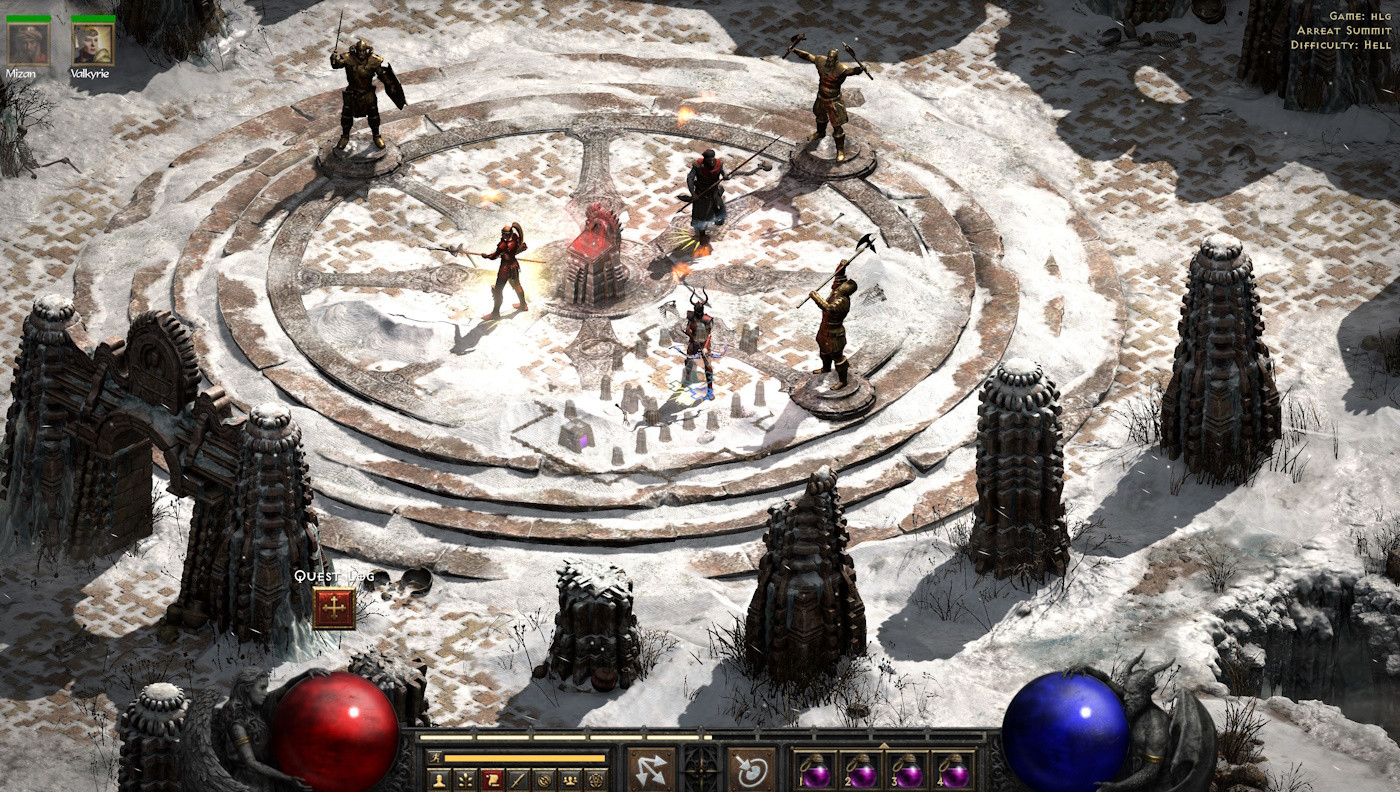Open the inventory sword mini-panel button
This screenshot has width=1400, height=792.
point(517,778)
